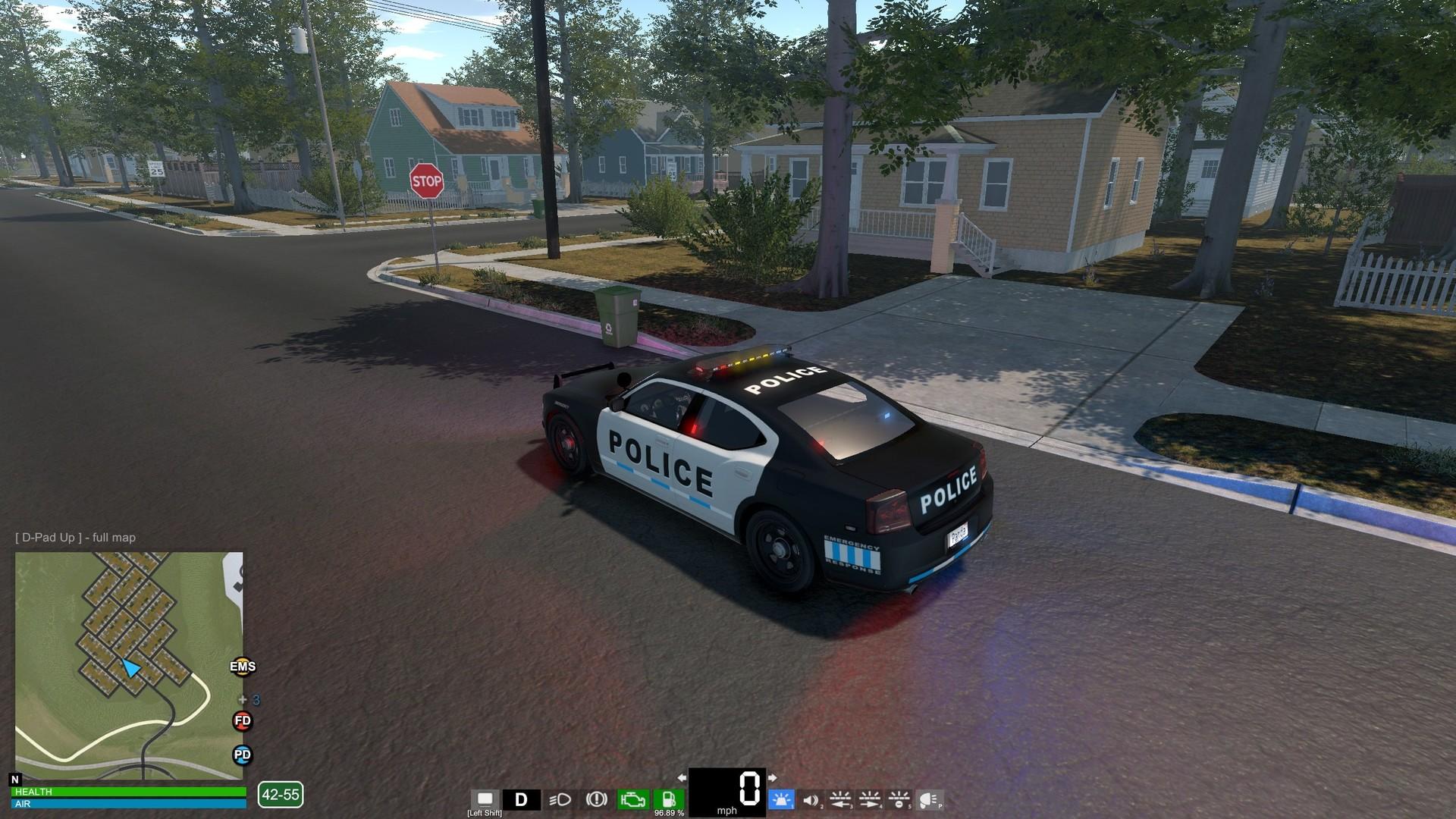Screen dimensions: 1456x819
Task: Open the full map via D-Pad Up label
Action: tap(74, 537)
